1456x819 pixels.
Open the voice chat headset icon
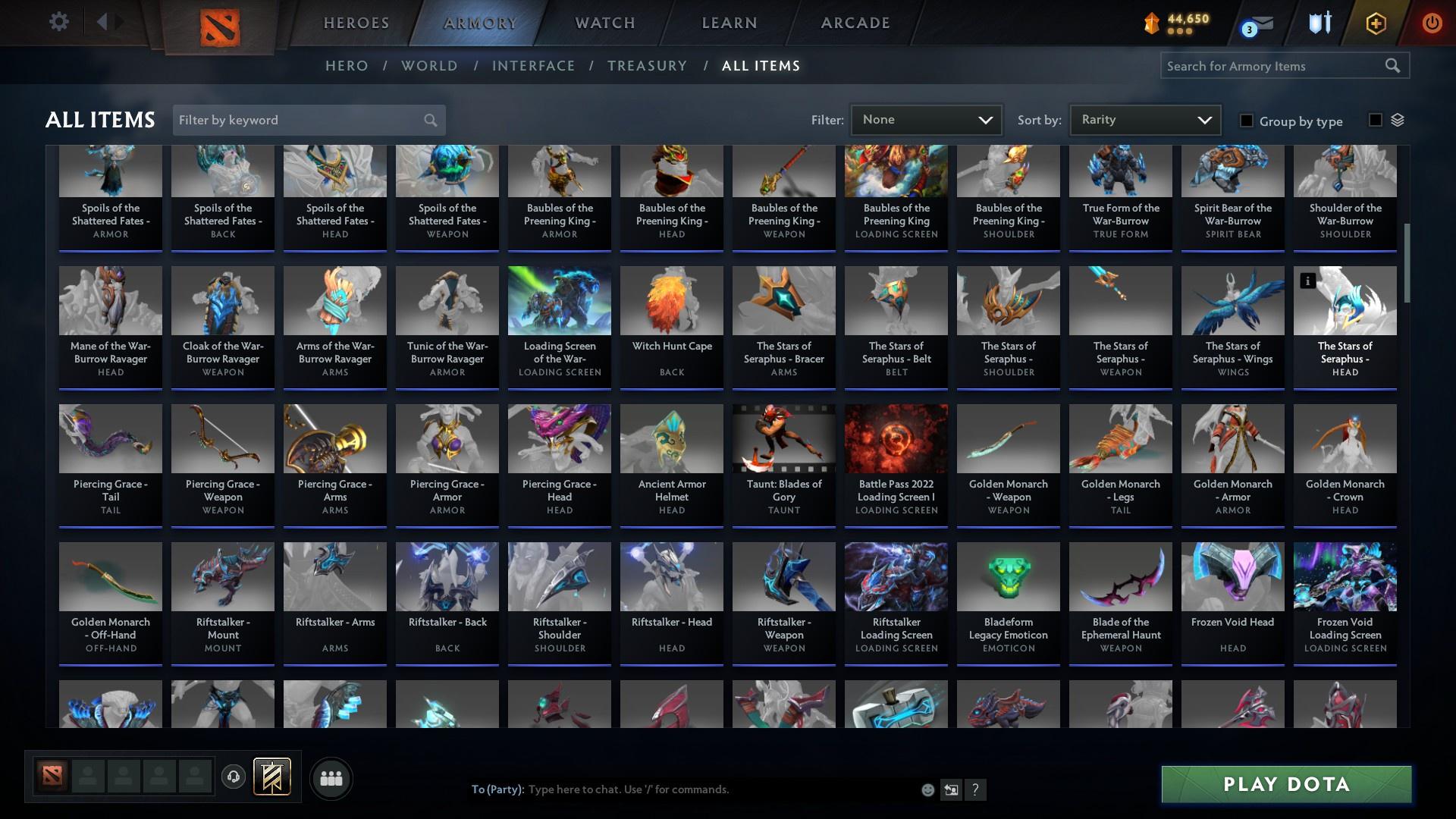tap(234, 778)
